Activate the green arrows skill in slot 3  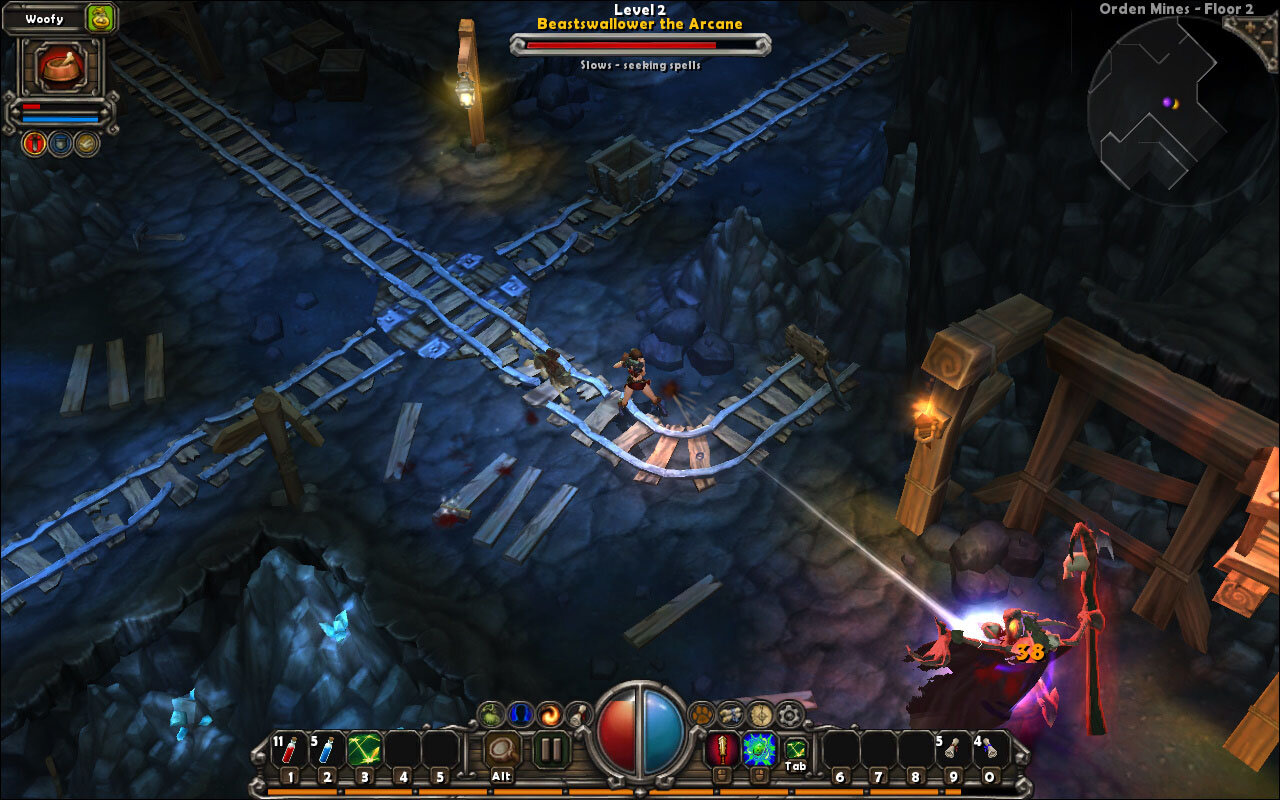click(x=363, y=750)
